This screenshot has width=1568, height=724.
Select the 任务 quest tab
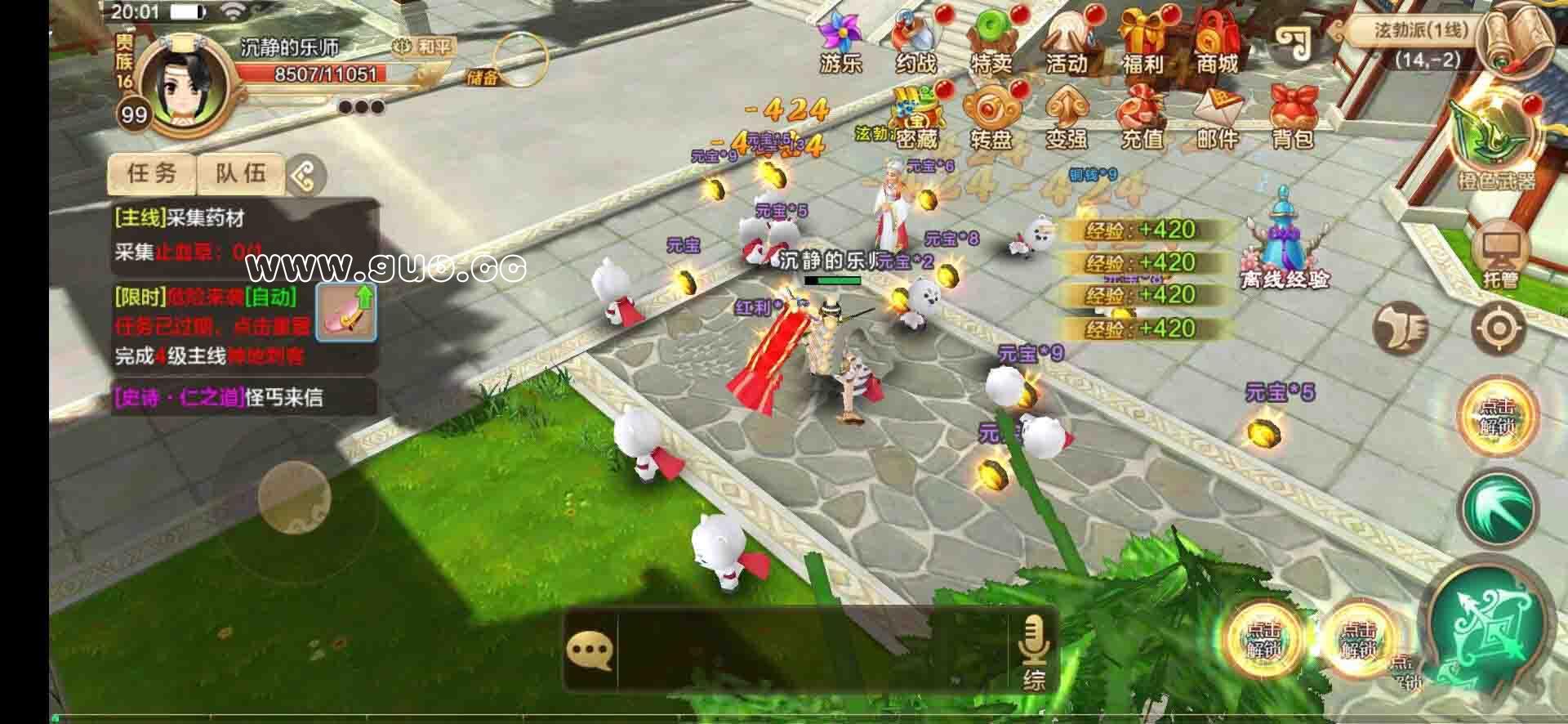point(152,173)
